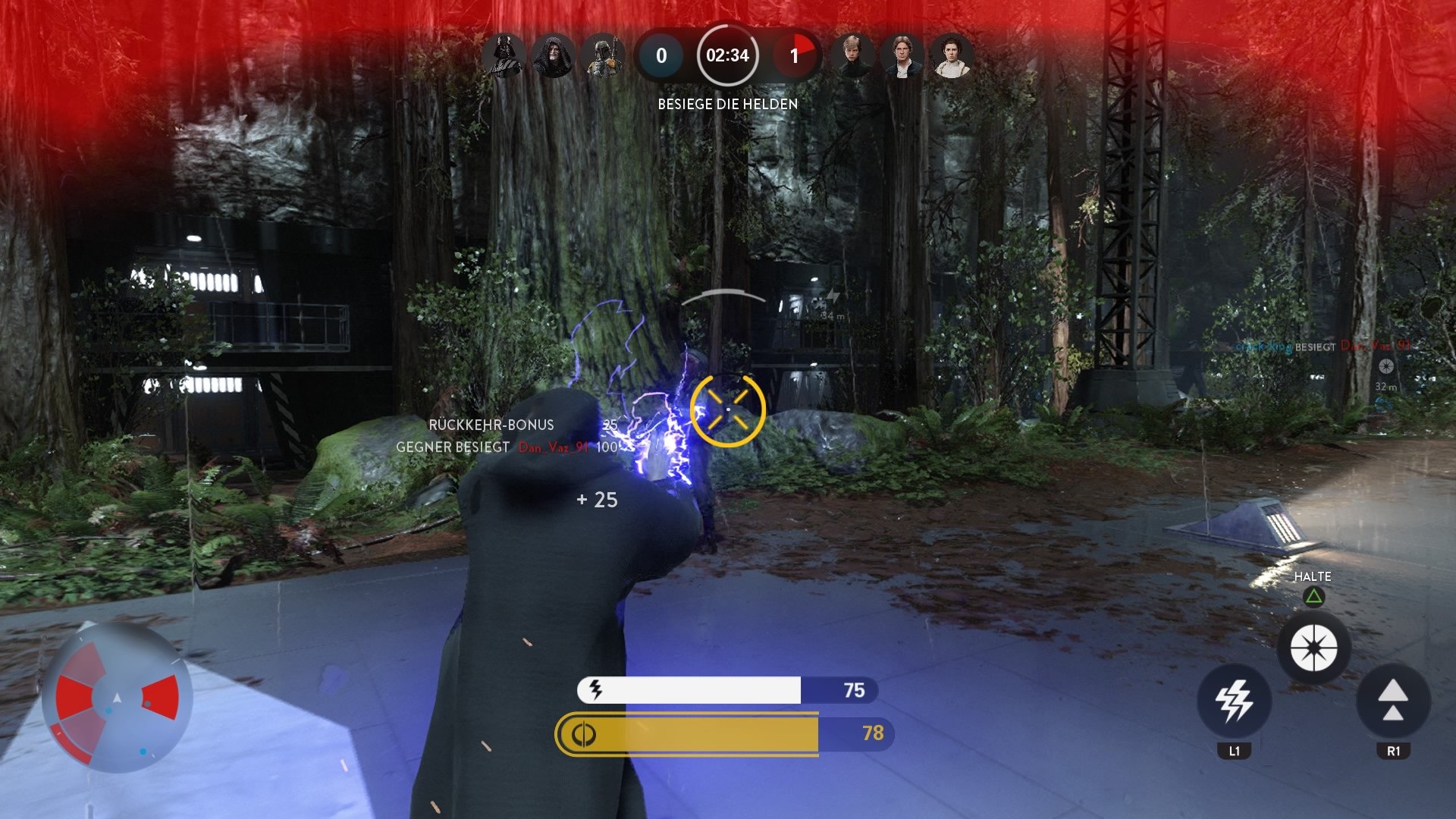Click the 02:34 round match timer
Image resolution: width=1456 pixels, height=819 pixels.
pyautogui.click(x=726, y=55)
